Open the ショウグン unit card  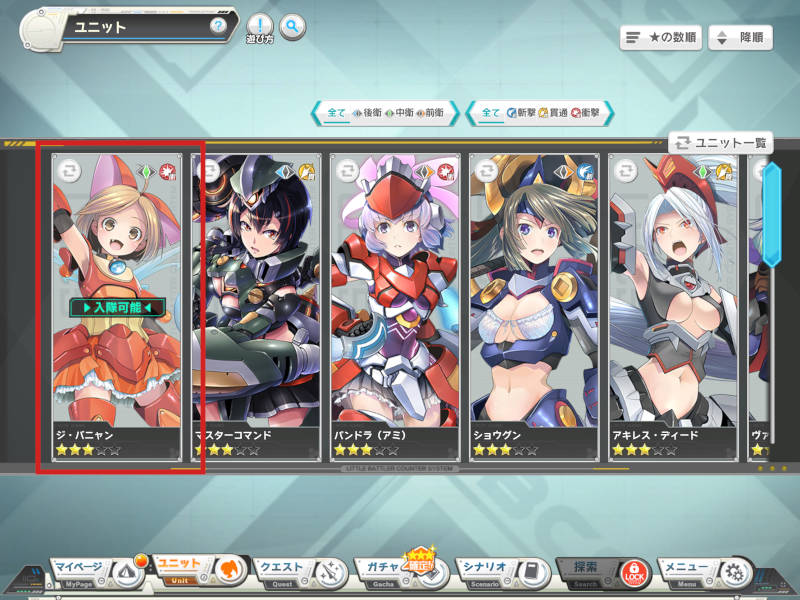pos(535,300)
